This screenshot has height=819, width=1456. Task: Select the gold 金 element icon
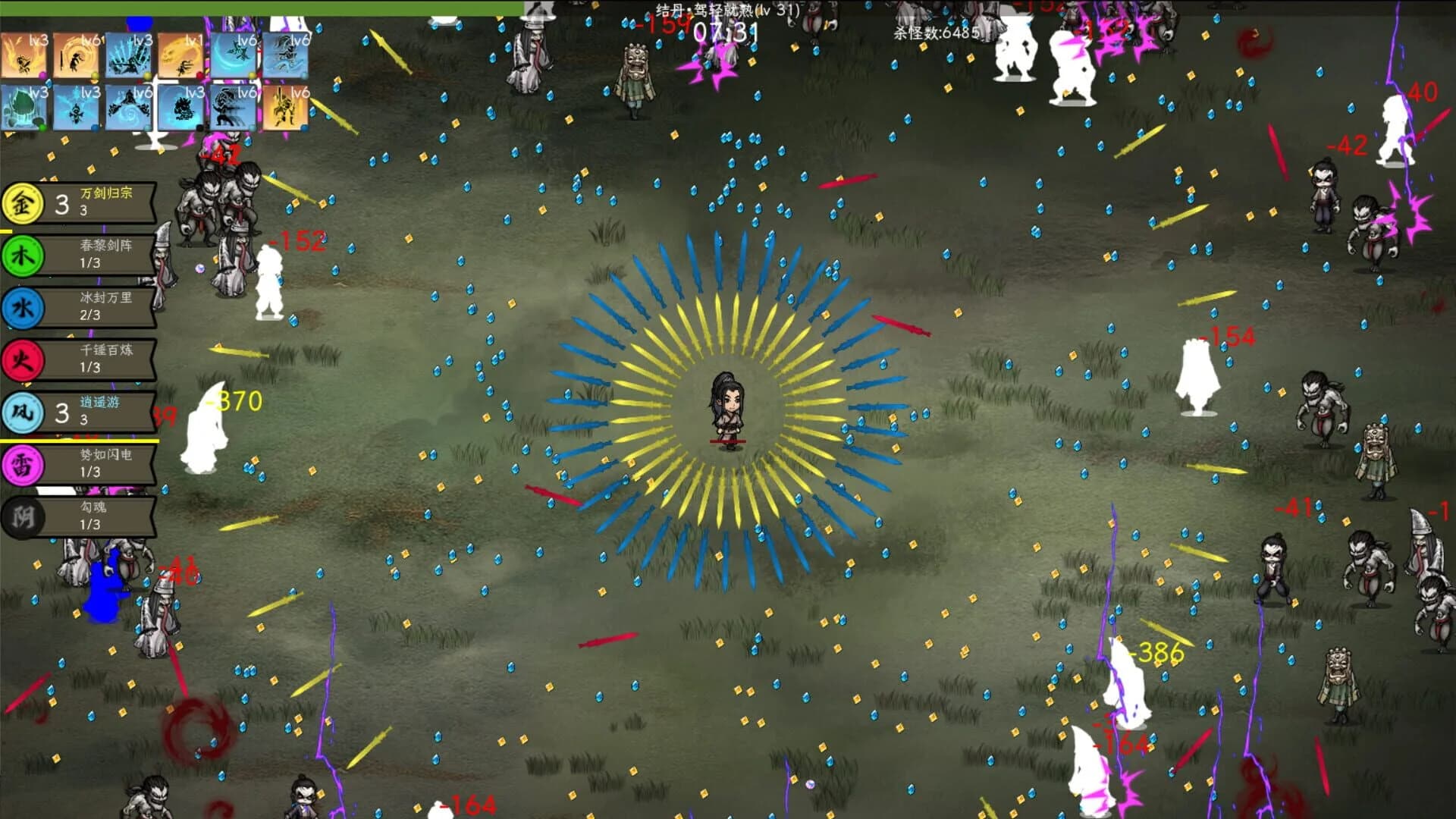point(23,202)
